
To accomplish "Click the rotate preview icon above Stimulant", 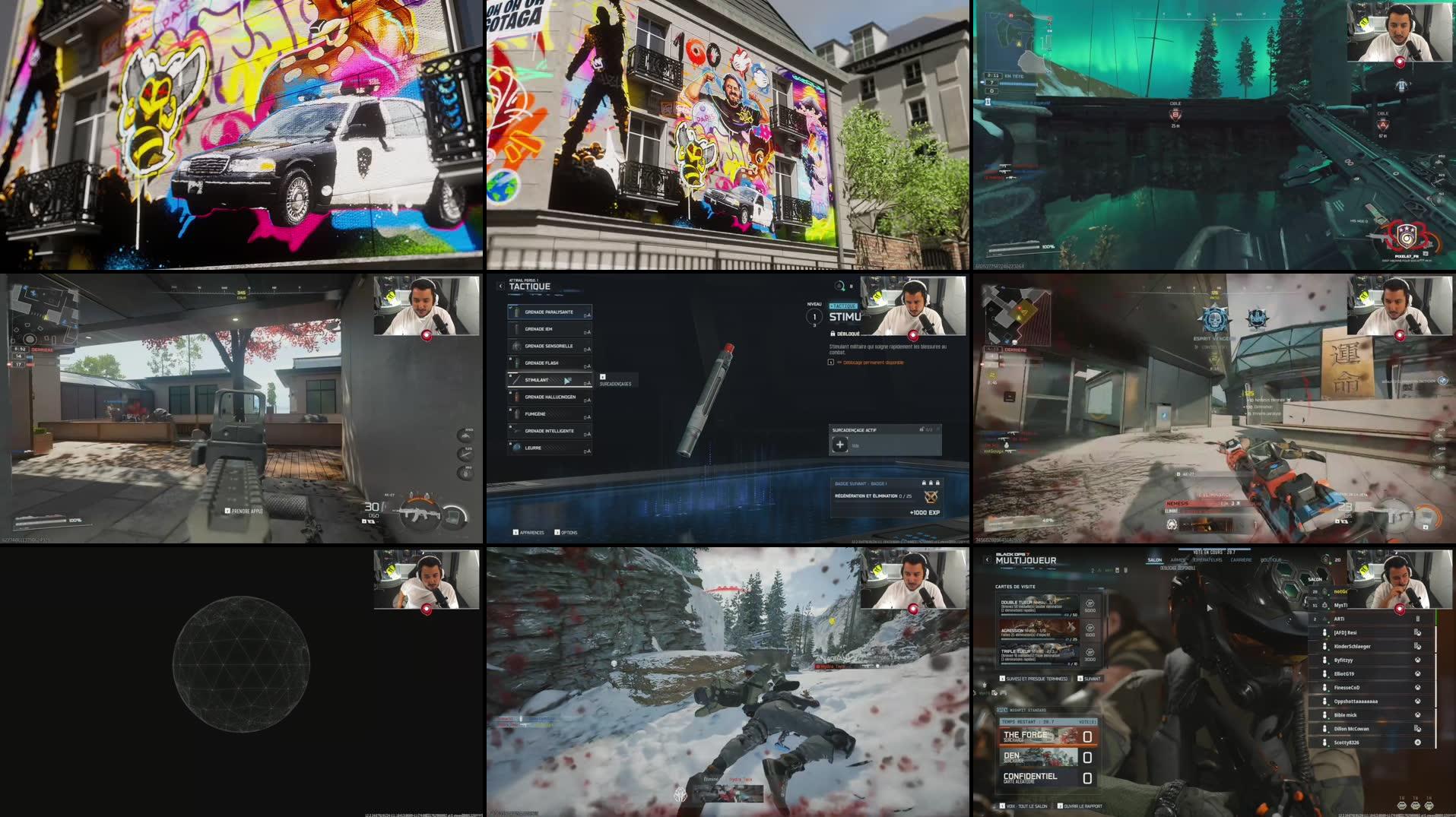I will [x=840, y=286].
